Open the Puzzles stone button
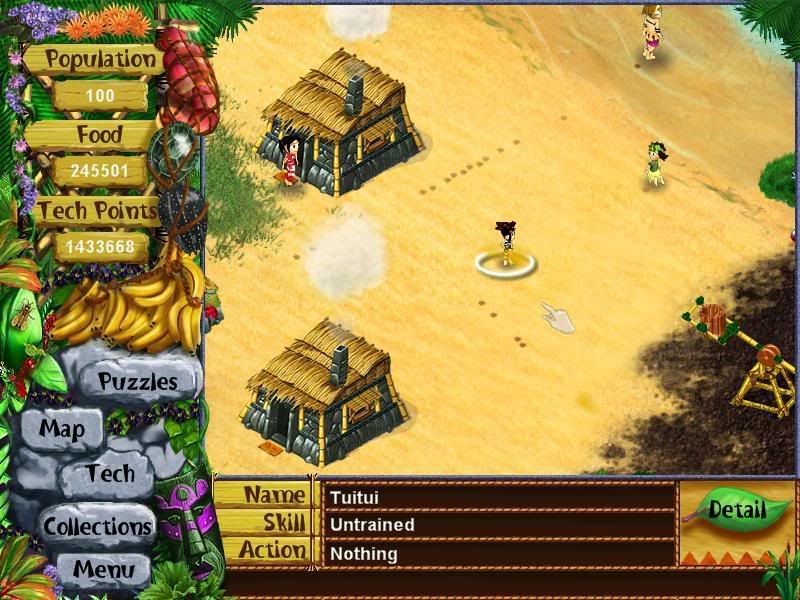The image size is (800, 600). pyautogui.click(x=137, y=381)
